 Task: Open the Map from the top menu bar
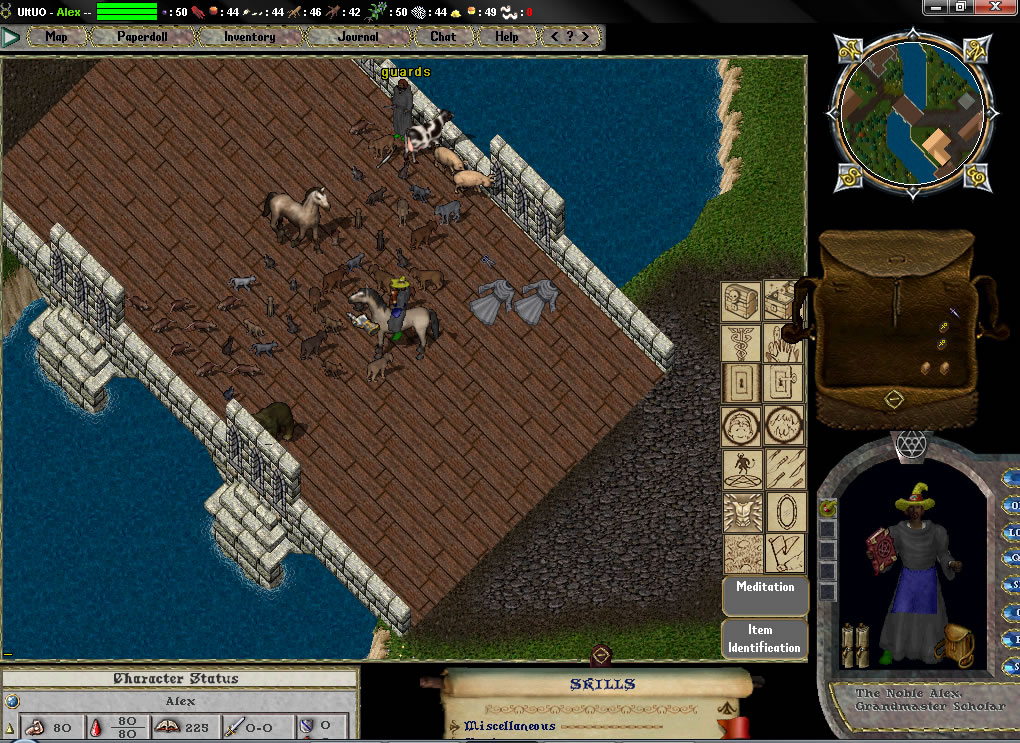click(x=56, y=37)
